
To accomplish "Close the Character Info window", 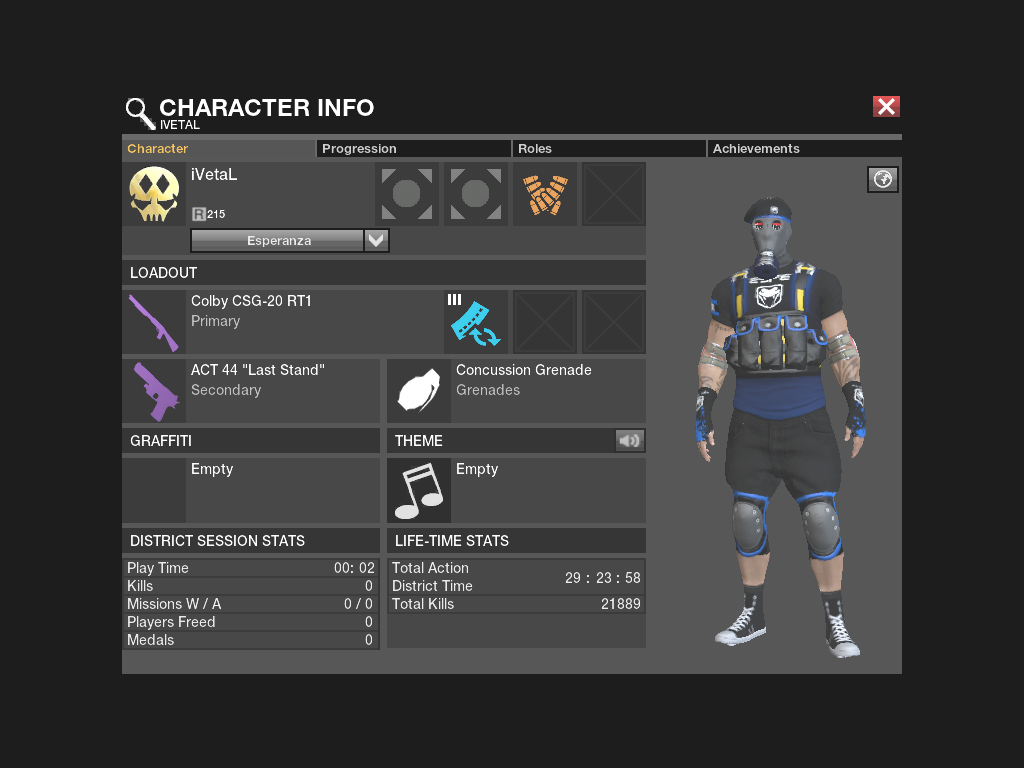I will point(886,107).
